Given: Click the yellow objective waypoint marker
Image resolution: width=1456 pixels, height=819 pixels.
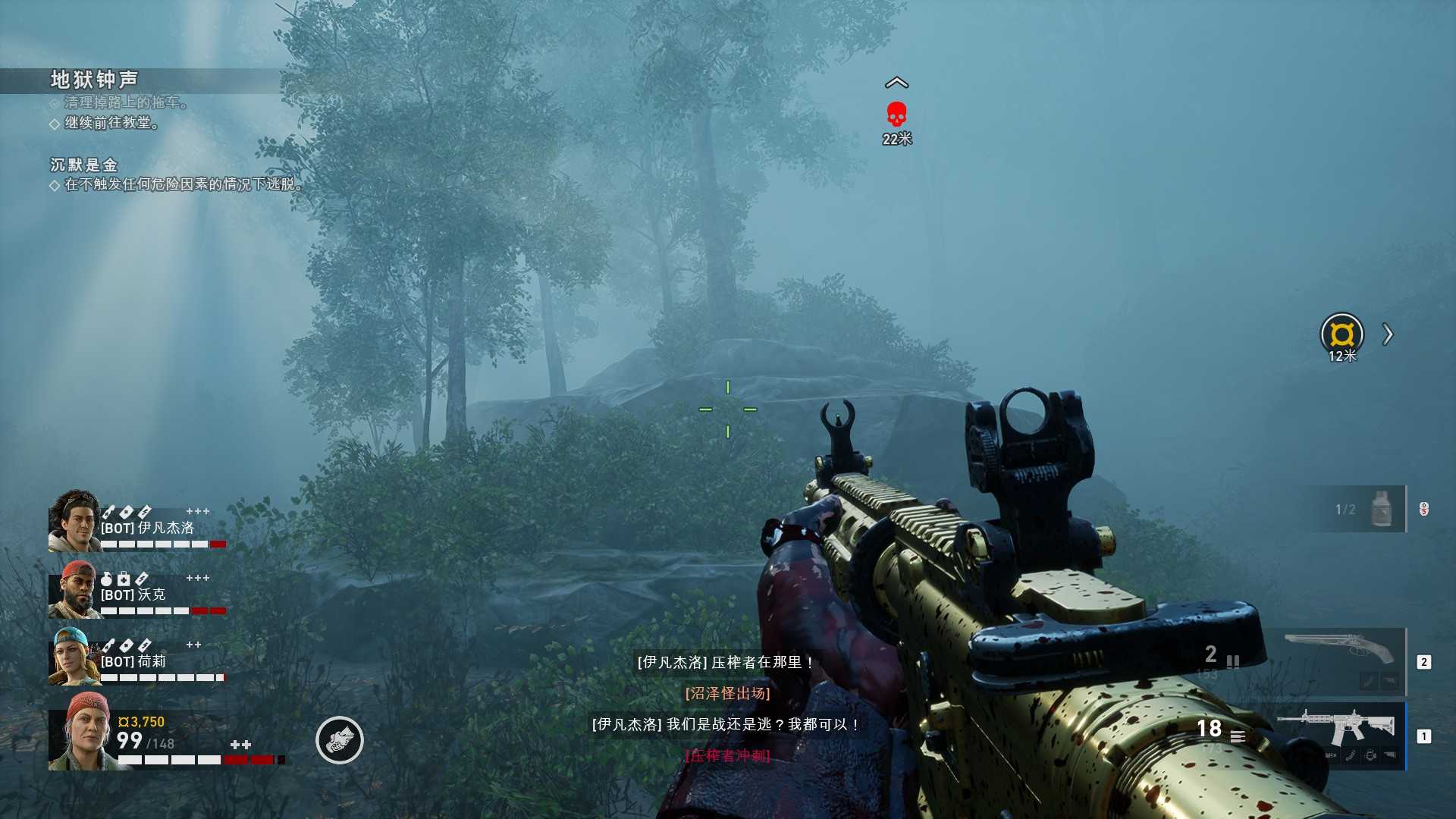Looking at the screenshot, I should click(1341, 334).
